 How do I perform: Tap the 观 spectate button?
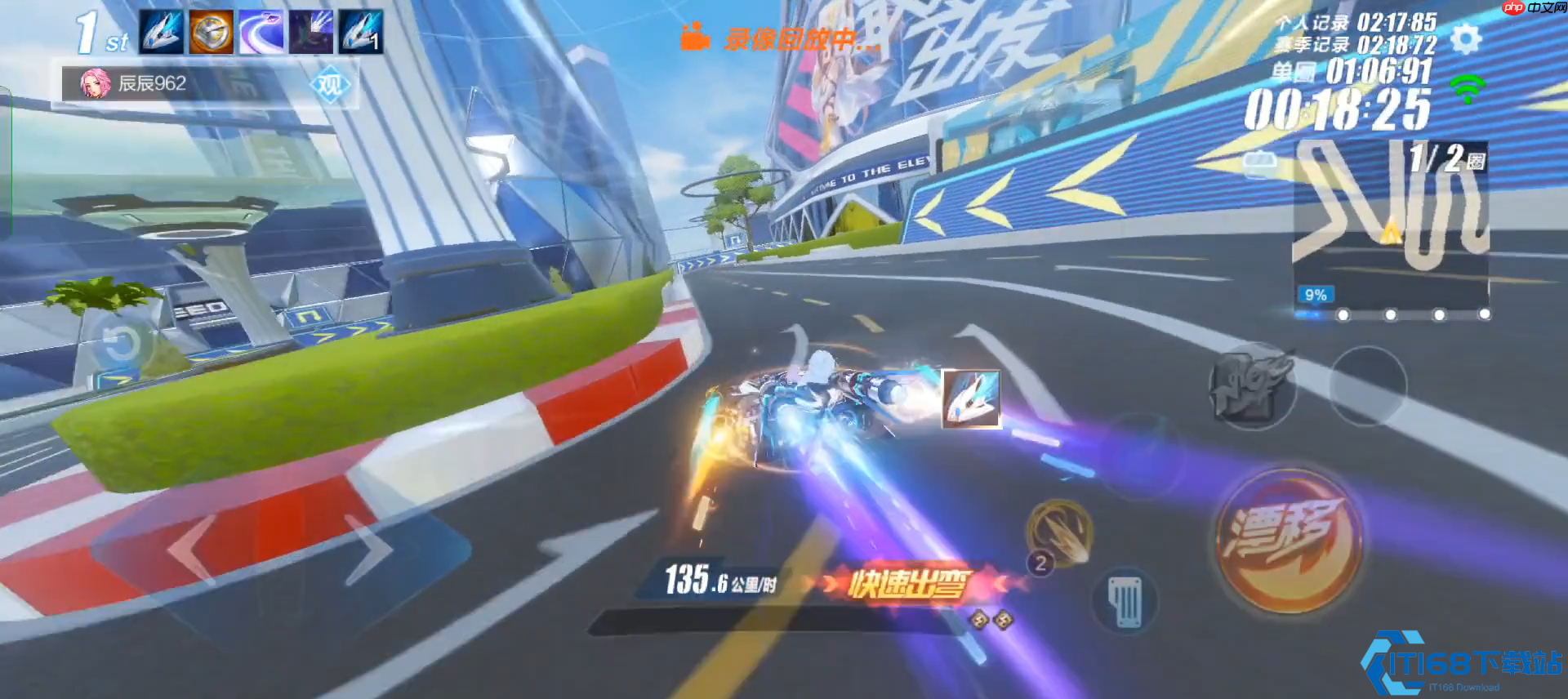(330, 85)
